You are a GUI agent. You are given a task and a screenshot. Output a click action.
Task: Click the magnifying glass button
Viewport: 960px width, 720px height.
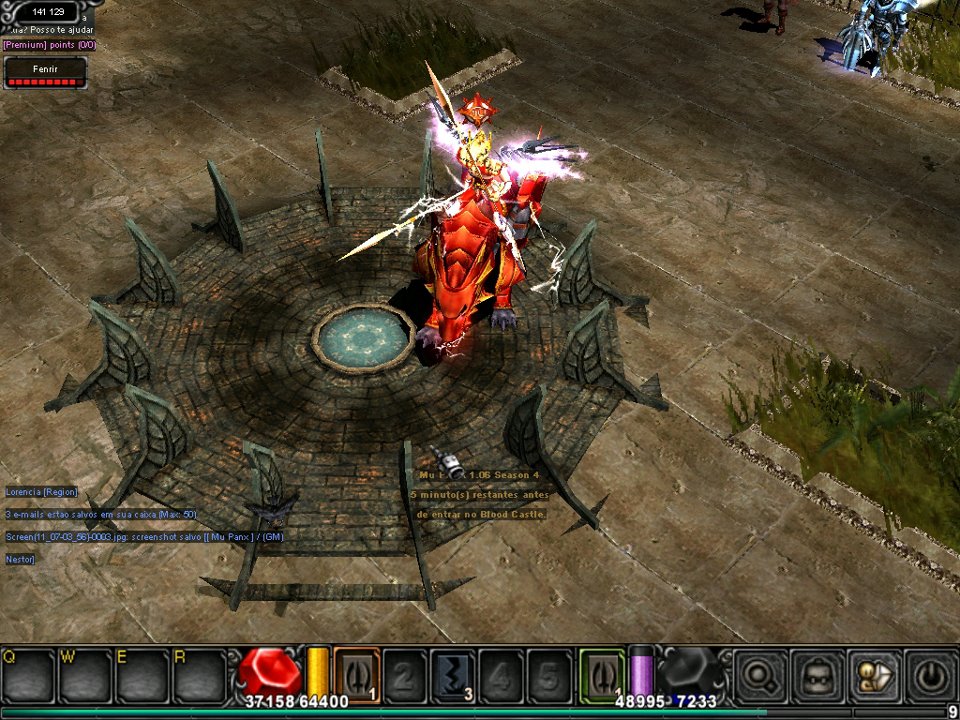(759, 676)
